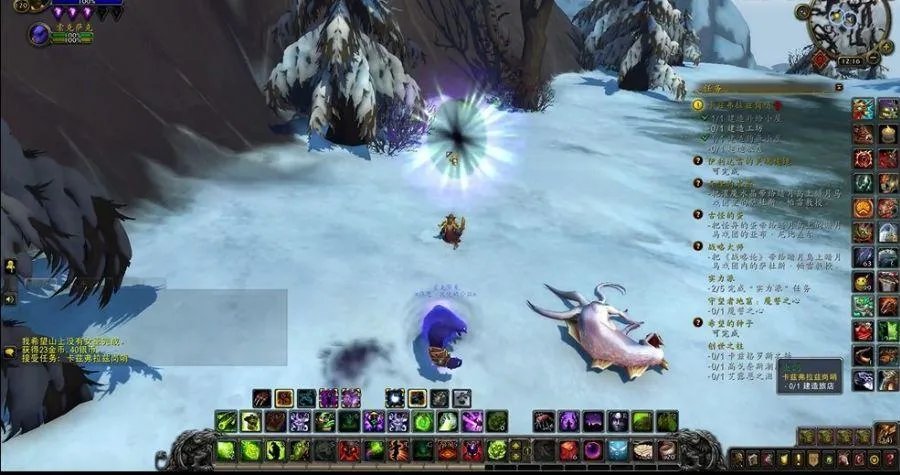Open the backpack at the bottom right

[886, 433]
